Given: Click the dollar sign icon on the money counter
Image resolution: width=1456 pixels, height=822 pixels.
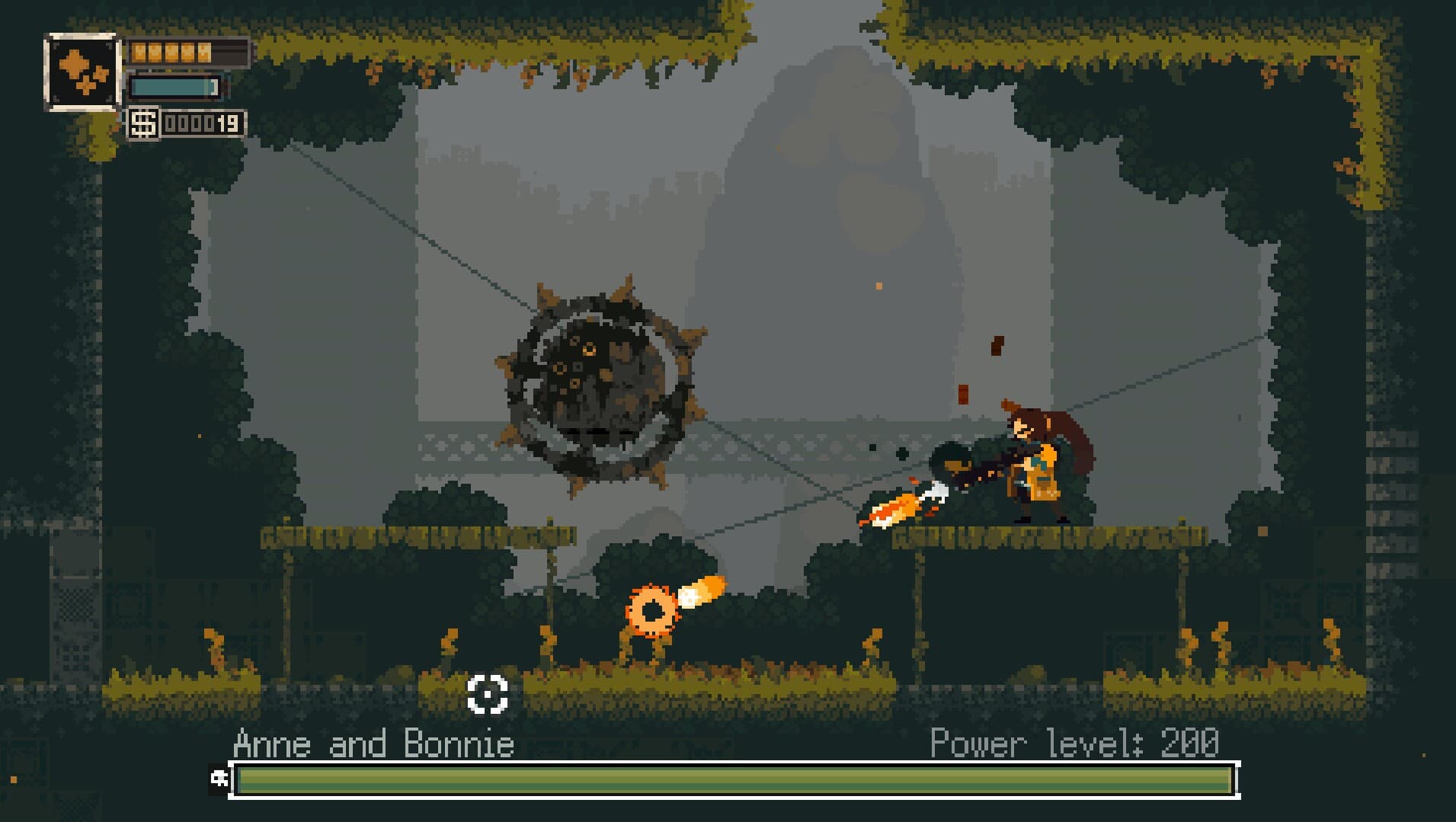Looking at the screenshot, I should [142, 123].
